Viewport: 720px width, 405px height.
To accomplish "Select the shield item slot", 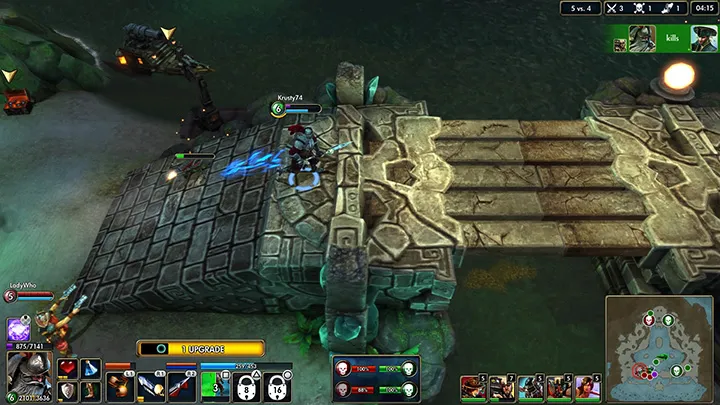I will pos(68,390).
